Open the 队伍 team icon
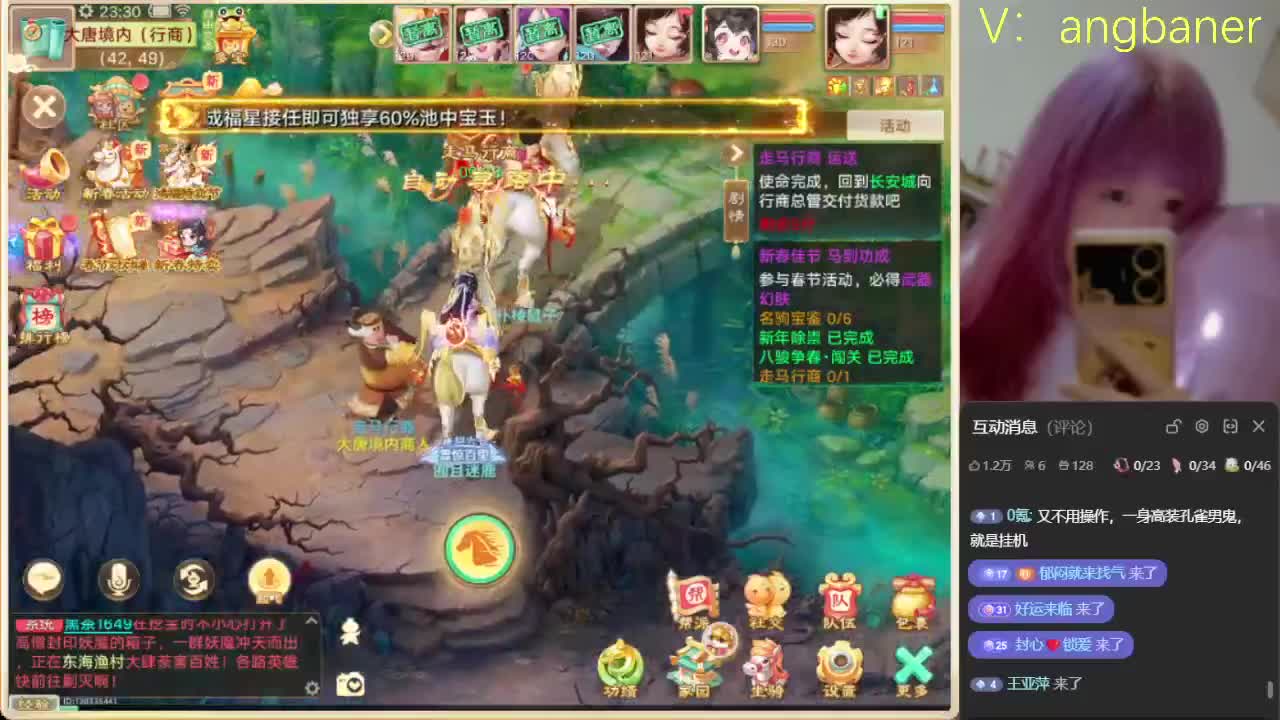This screenshot has height=720, width=1280. (839, 601)
